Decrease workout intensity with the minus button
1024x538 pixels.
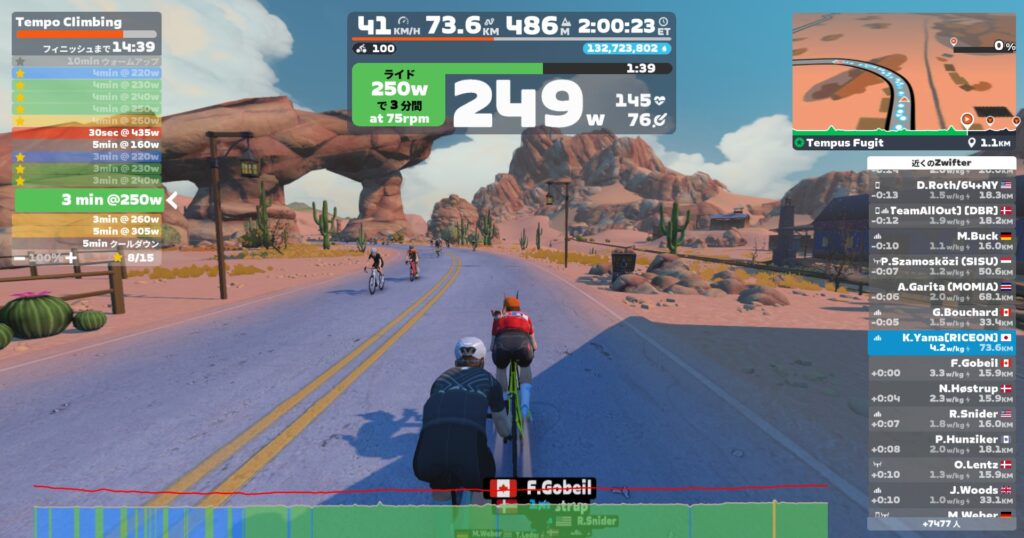[20, 257]
